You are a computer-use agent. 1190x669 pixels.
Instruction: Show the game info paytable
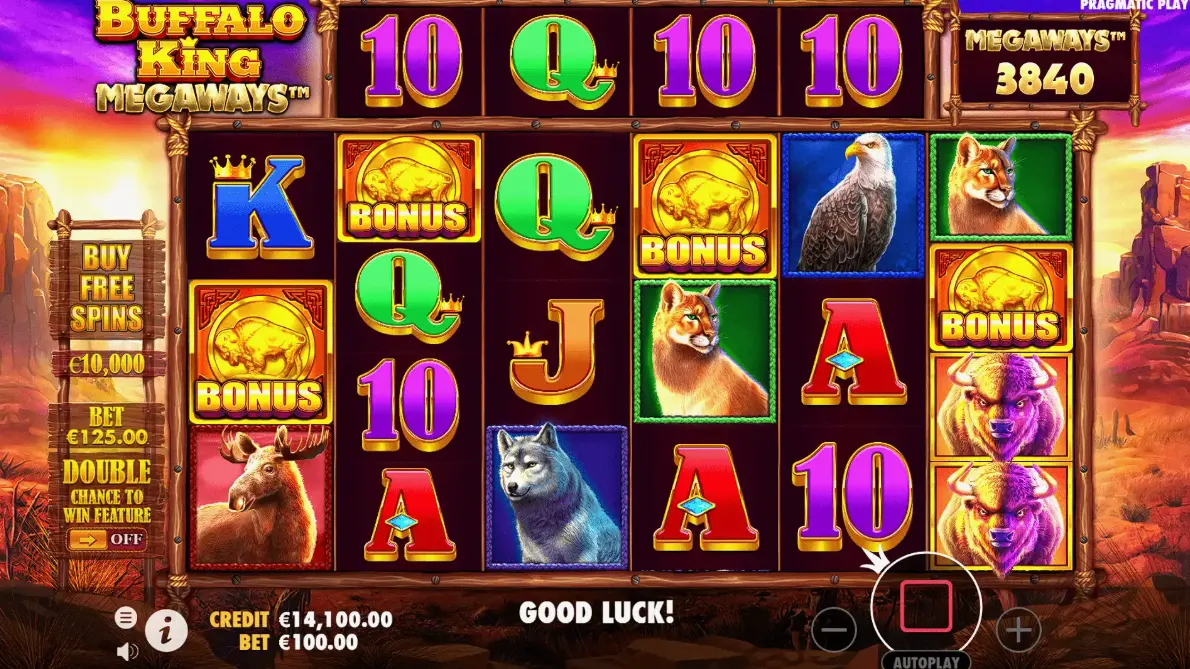[167, 630]
